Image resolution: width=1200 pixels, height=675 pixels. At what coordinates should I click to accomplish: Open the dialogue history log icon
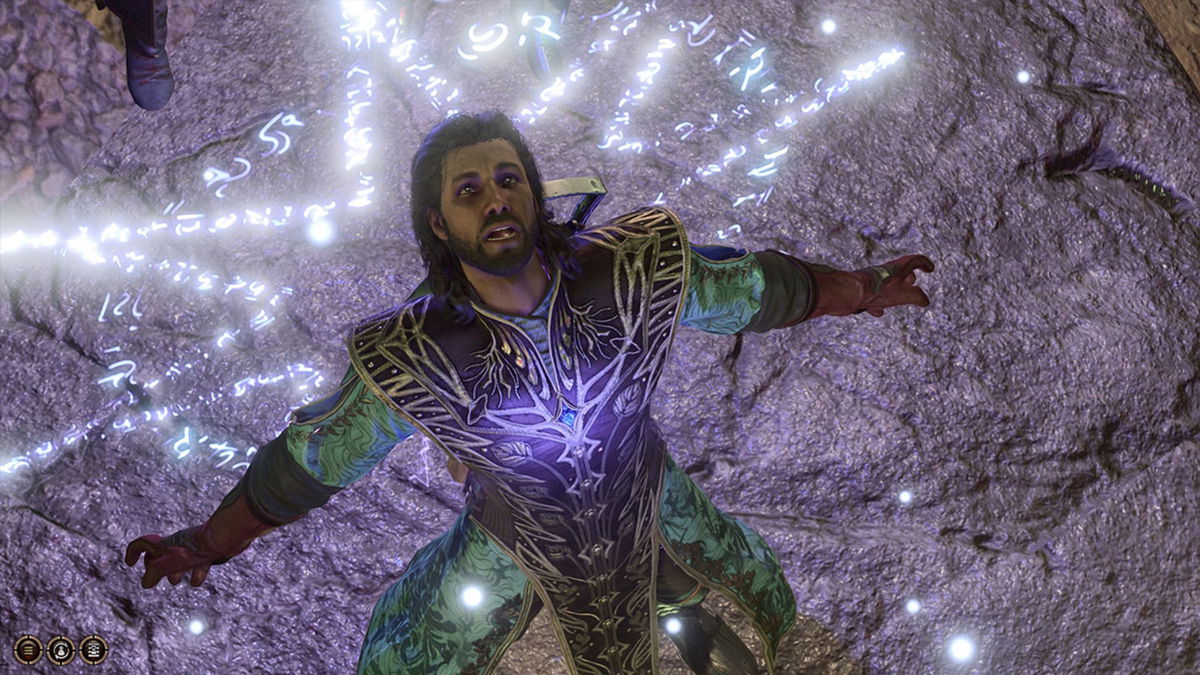[x=93, y=650]
